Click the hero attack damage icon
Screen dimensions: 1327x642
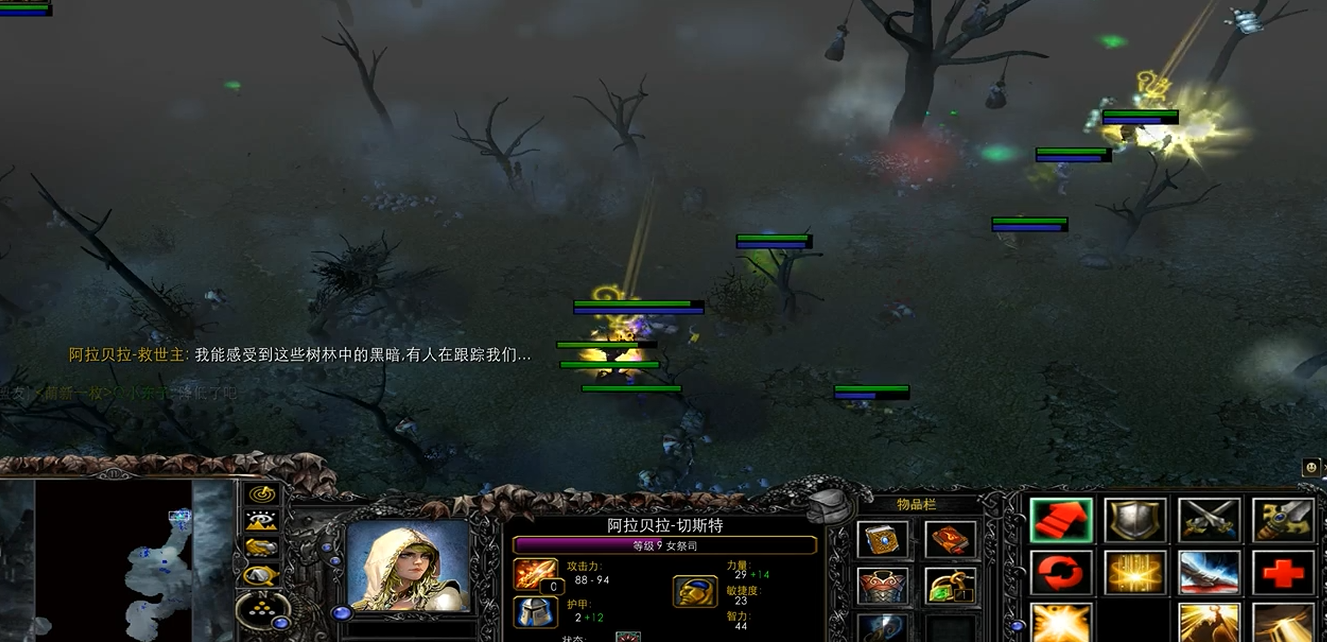coord(533,574)
